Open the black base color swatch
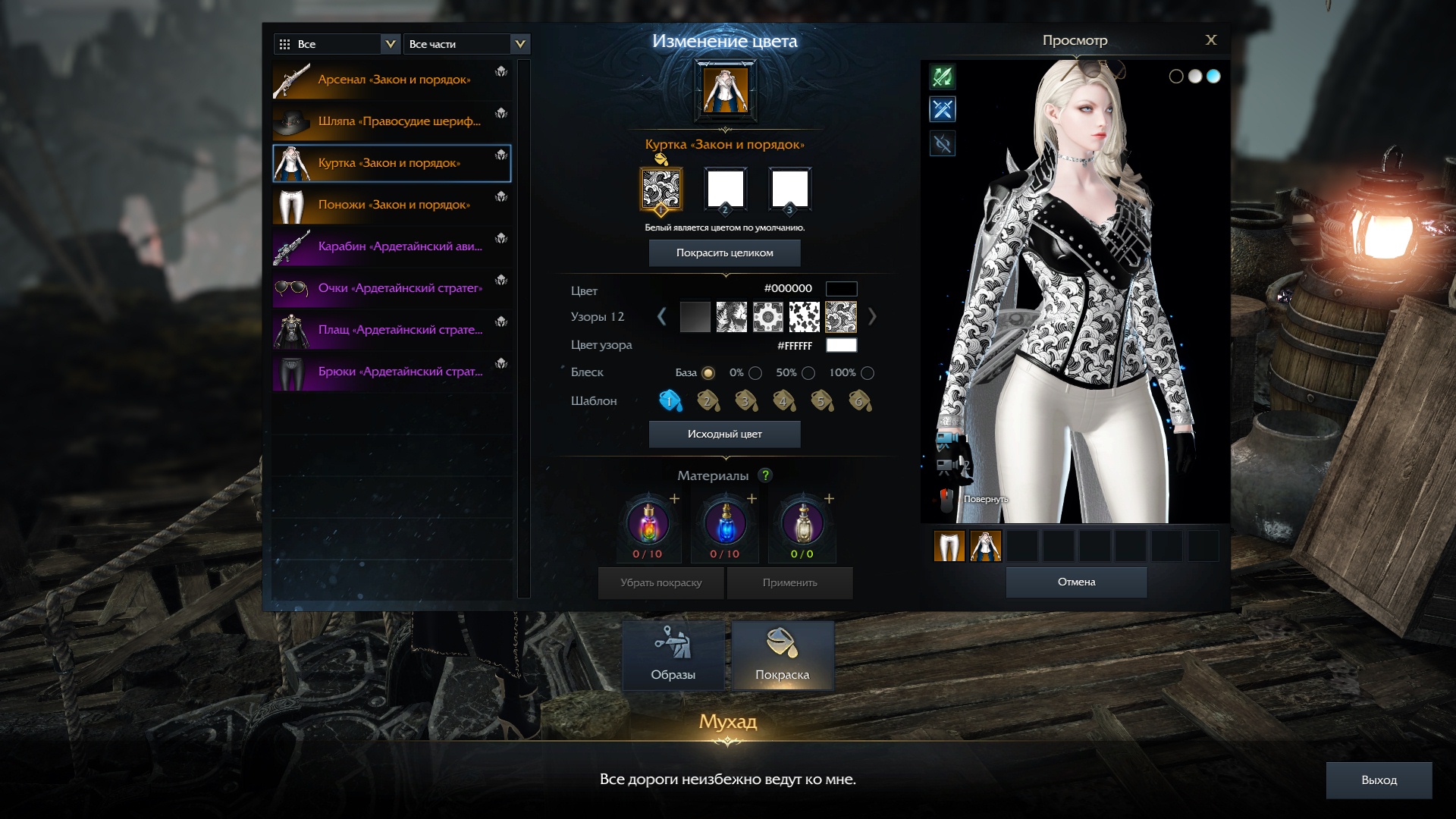Screen dimensions: 1456x819 pos(841,289)
